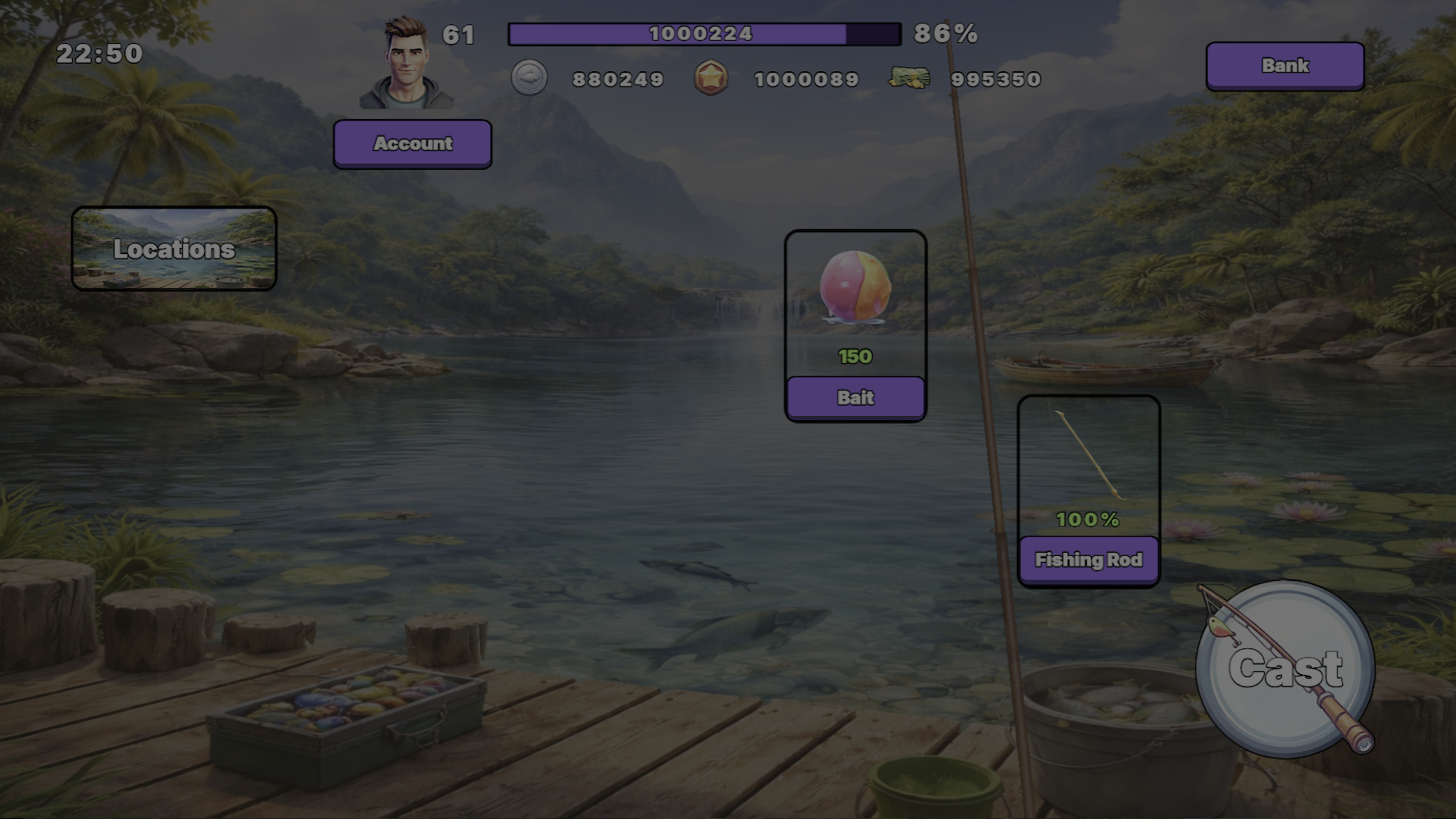Switch to the Locations preview thumbnail
This screenshot has height=819, width=1456.
pyautogui.click(x=174, y=248)
